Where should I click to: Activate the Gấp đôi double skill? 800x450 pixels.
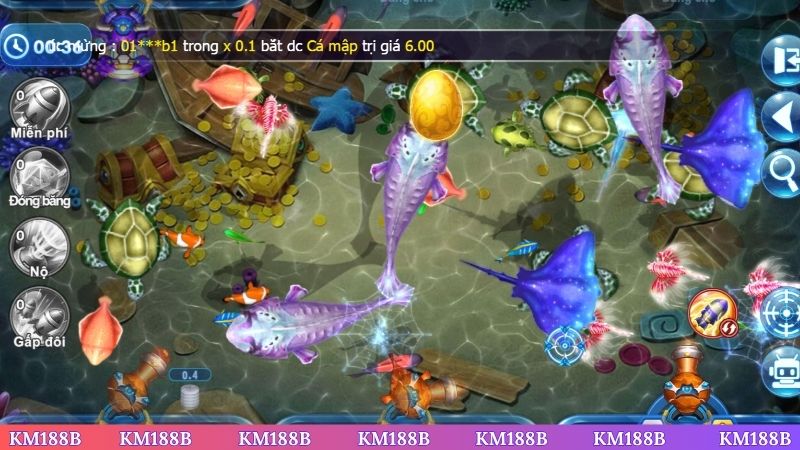(x=37, y=312)
